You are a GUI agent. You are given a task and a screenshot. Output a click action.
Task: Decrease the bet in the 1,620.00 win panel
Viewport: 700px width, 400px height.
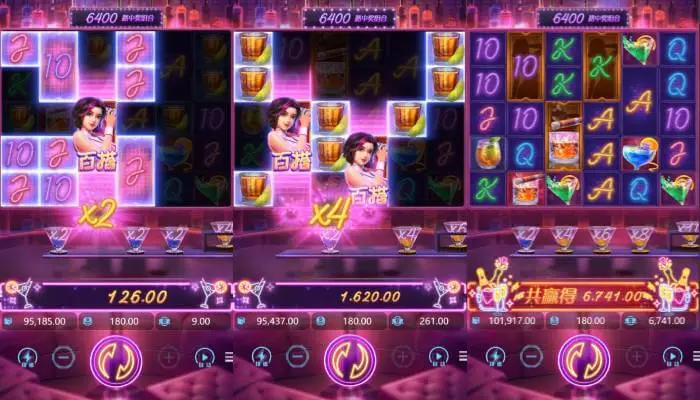[x=296, y=356]
